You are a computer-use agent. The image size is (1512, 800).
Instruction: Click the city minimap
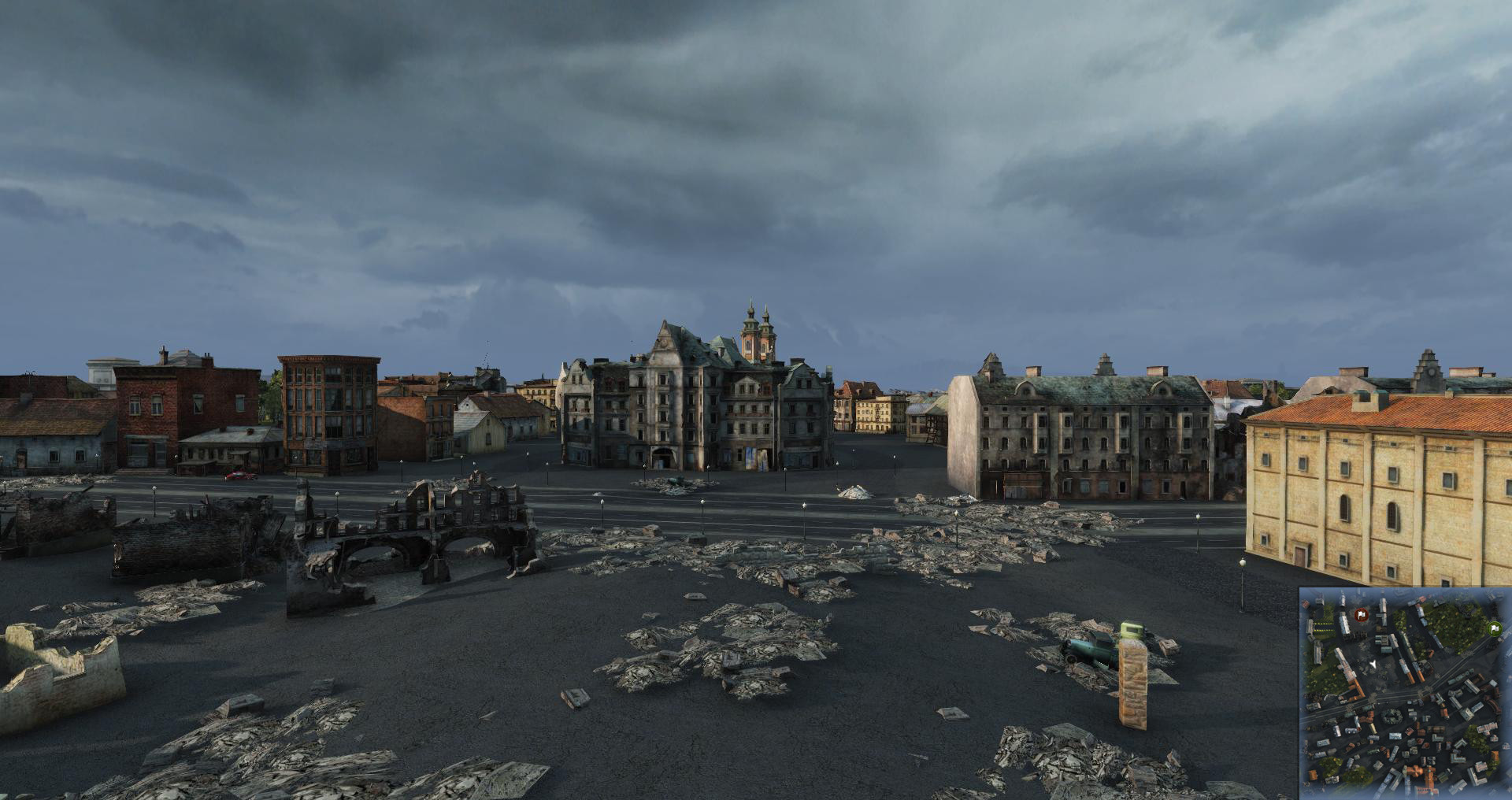click(1404, 693)
